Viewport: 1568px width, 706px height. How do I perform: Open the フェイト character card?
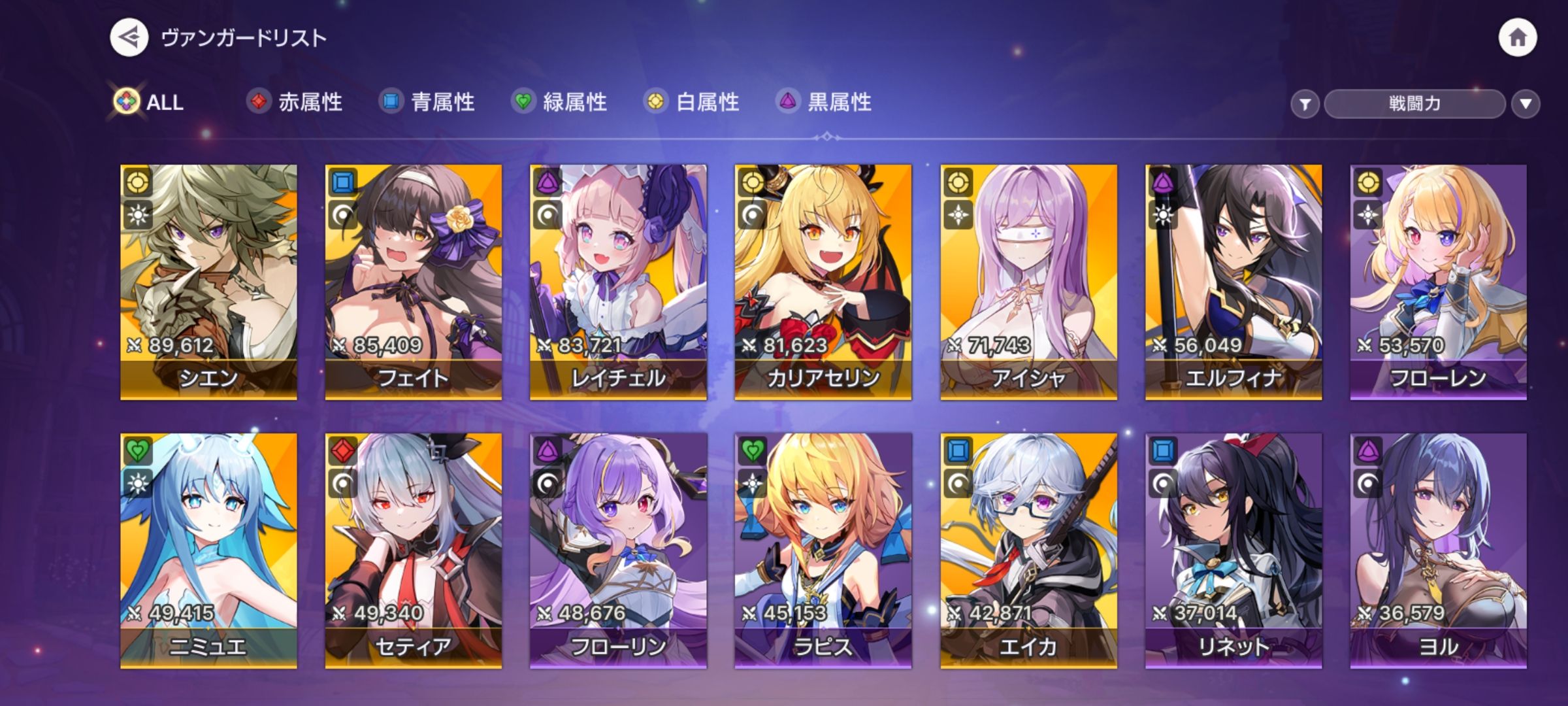pyautogui.click(x=414, y=281)
